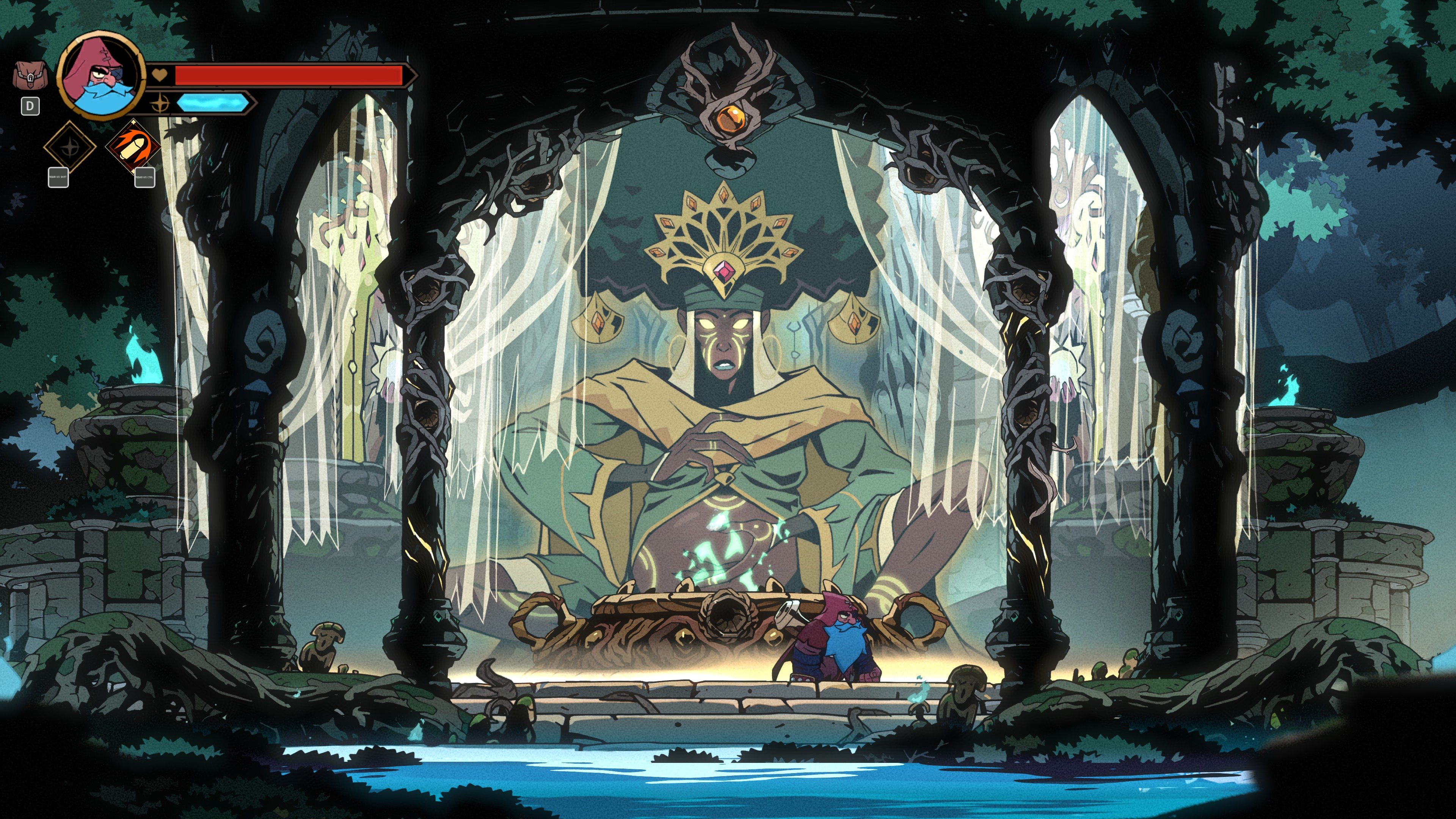
Task: Activate the flaming bullet ability
Action: 133,146
